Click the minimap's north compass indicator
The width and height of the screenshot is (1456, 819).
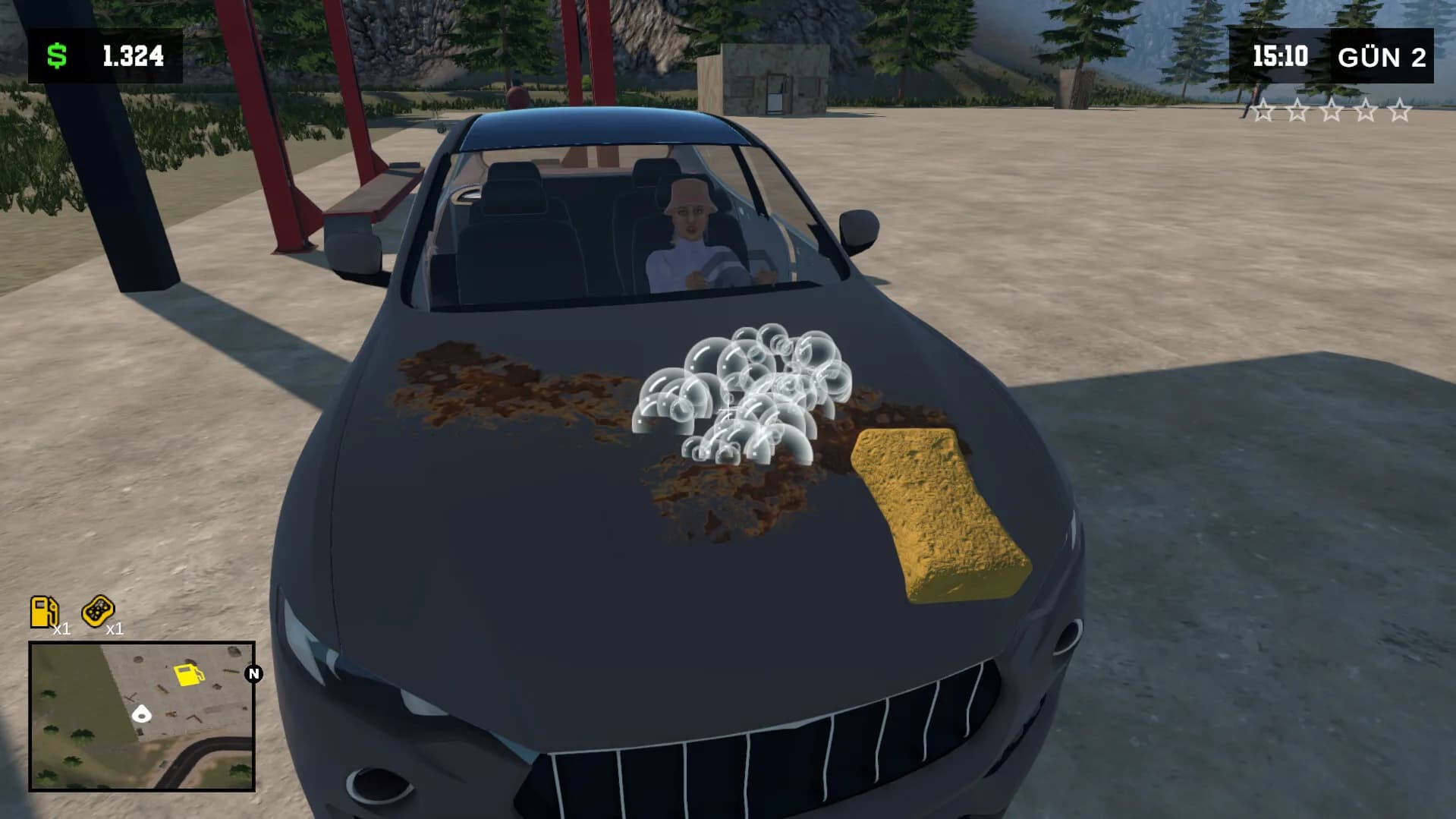tap(253, 673)
